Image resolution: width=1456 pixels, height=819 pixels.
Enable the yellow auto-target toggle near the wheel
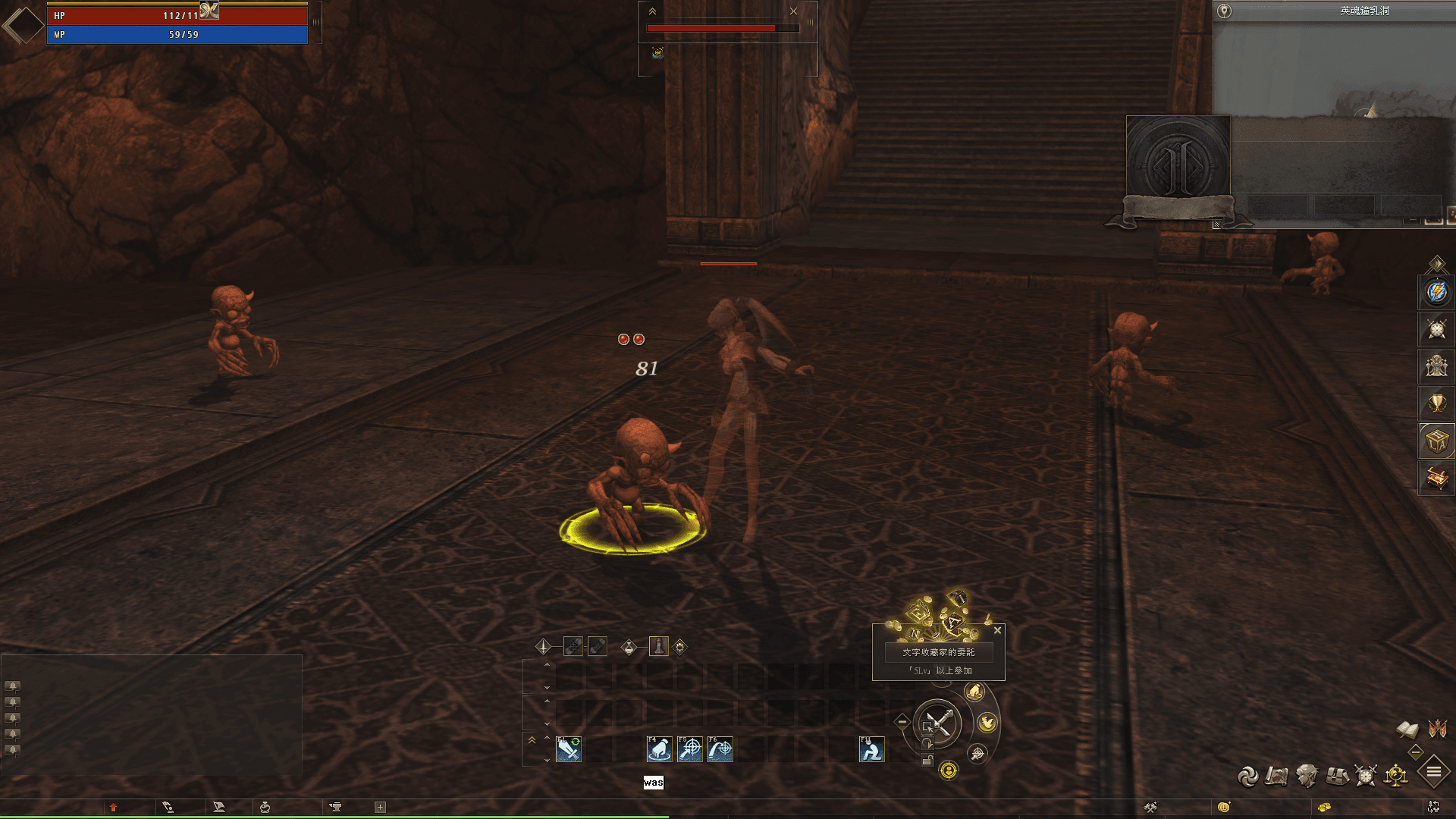pos(949,770)
